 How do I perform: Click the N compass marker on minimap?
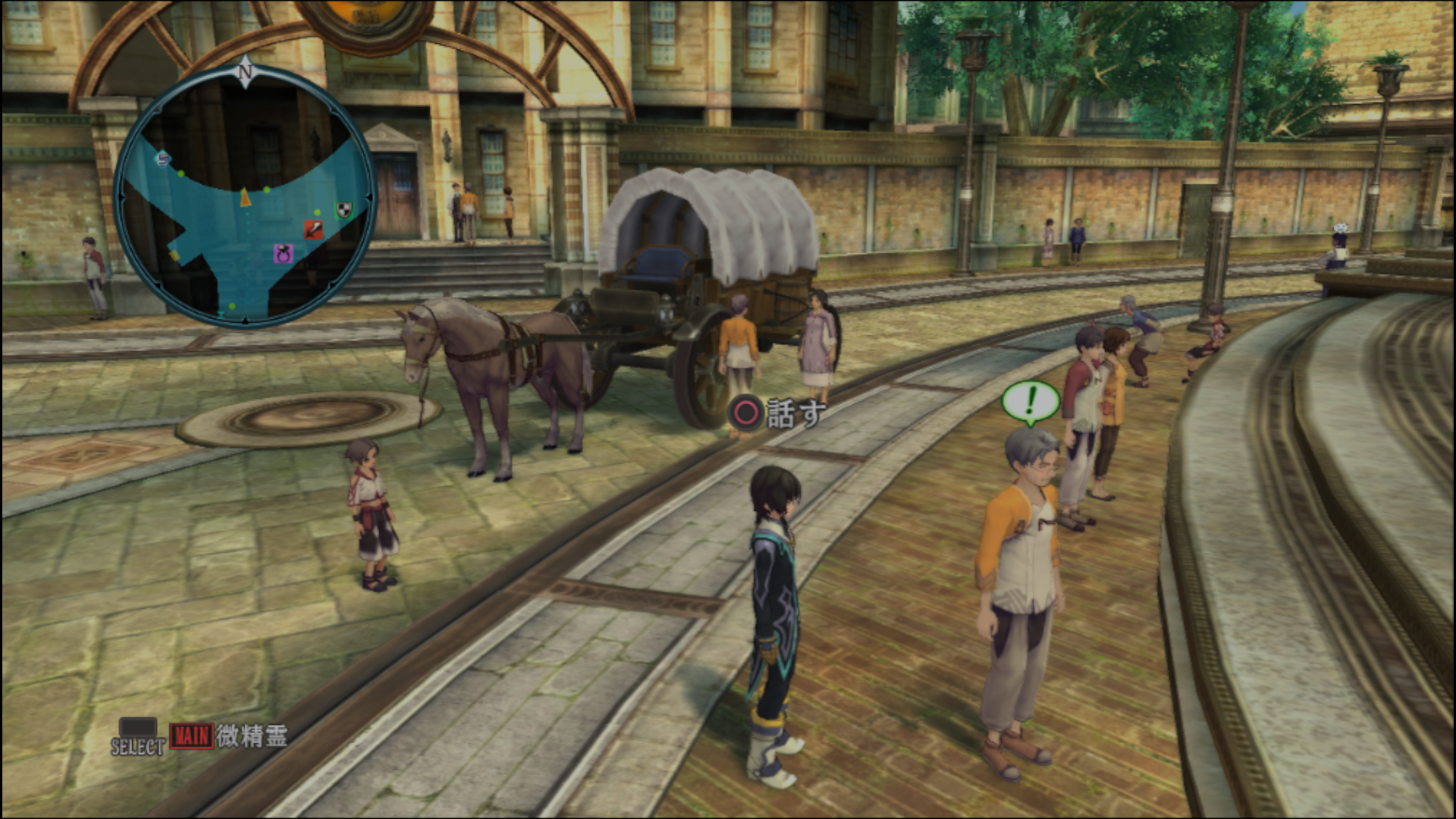point(244,72)
